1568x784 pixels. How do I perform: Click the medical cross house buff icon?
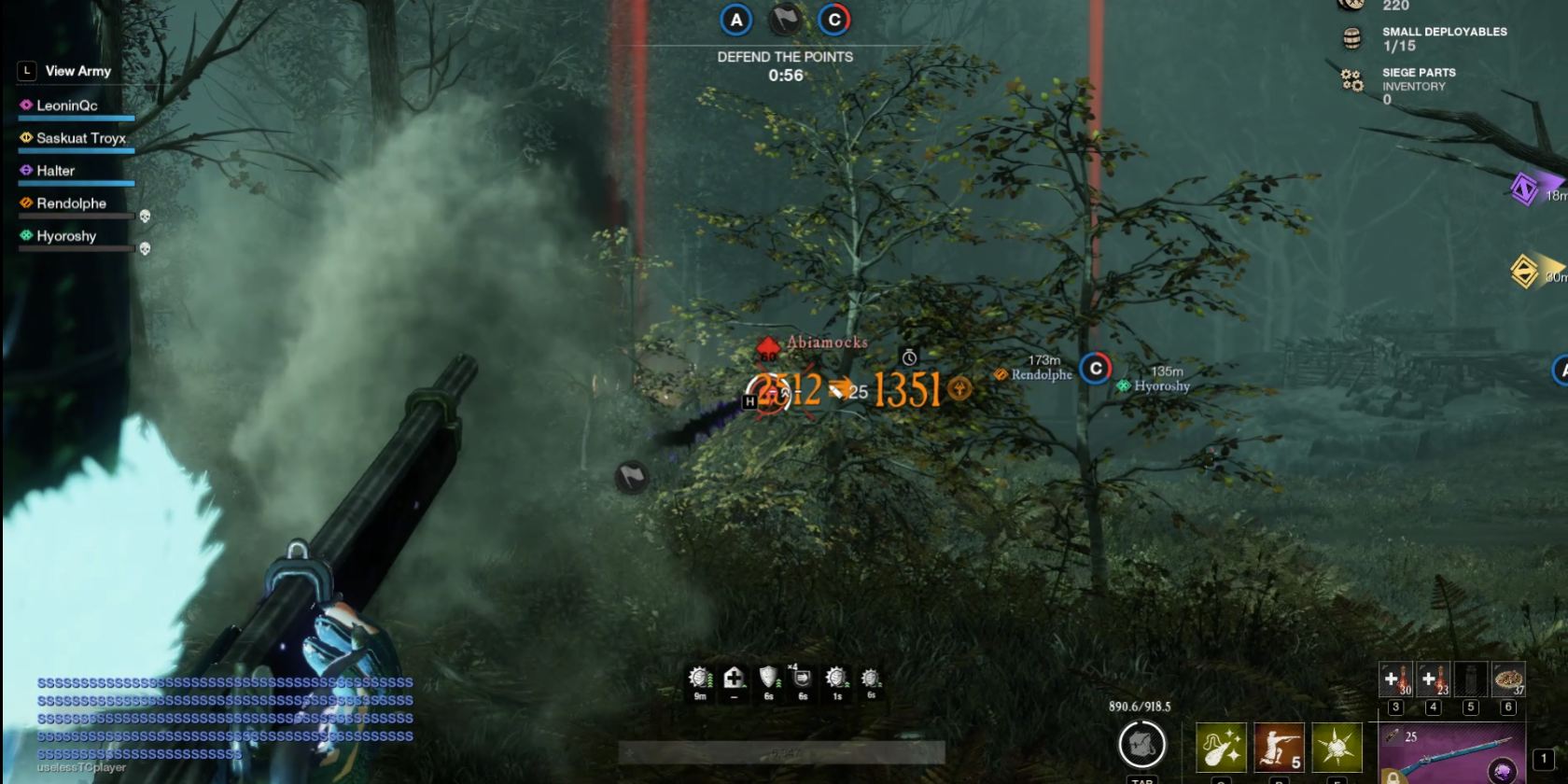(x=735, y=679)
